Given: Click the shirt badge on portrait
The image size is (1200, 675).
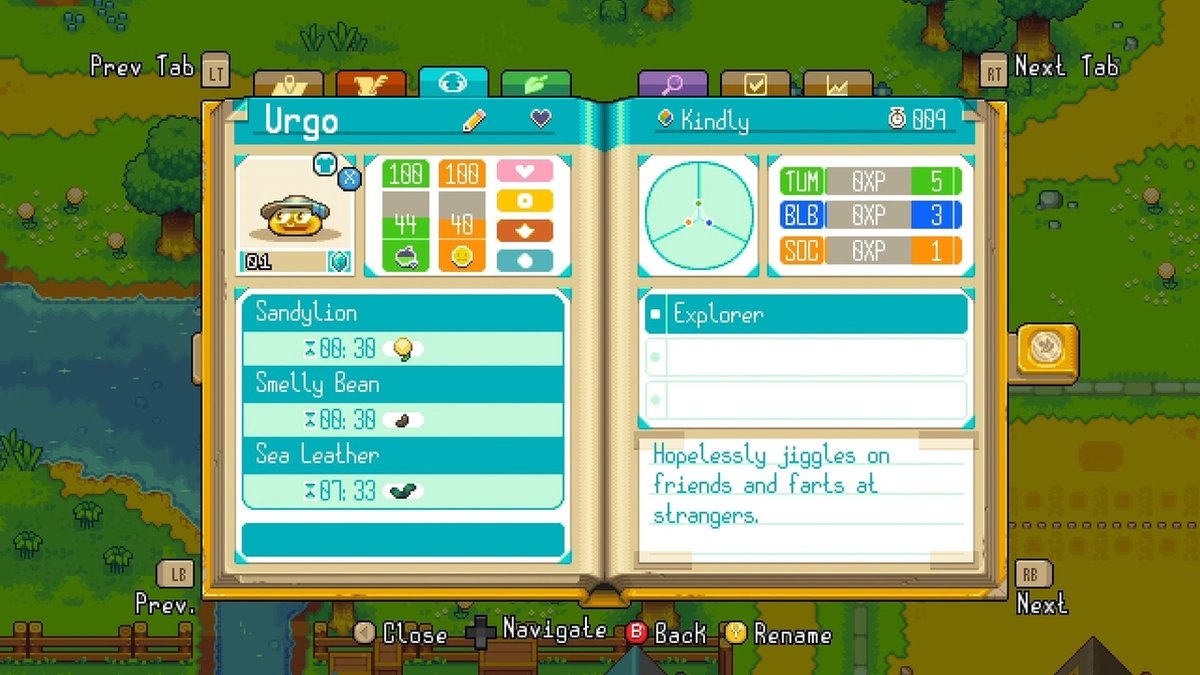Looking at the screenshot, I should [x=325, y=163].
